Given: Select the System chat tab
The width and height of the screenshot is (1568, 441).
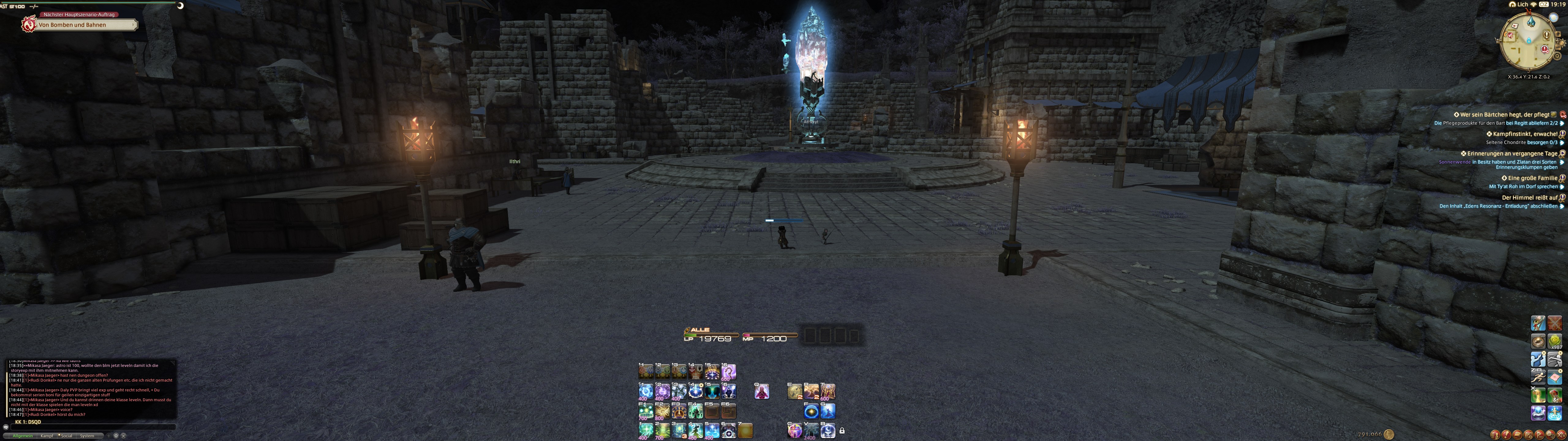Looking at the screenshot, I should pos(87,435).
